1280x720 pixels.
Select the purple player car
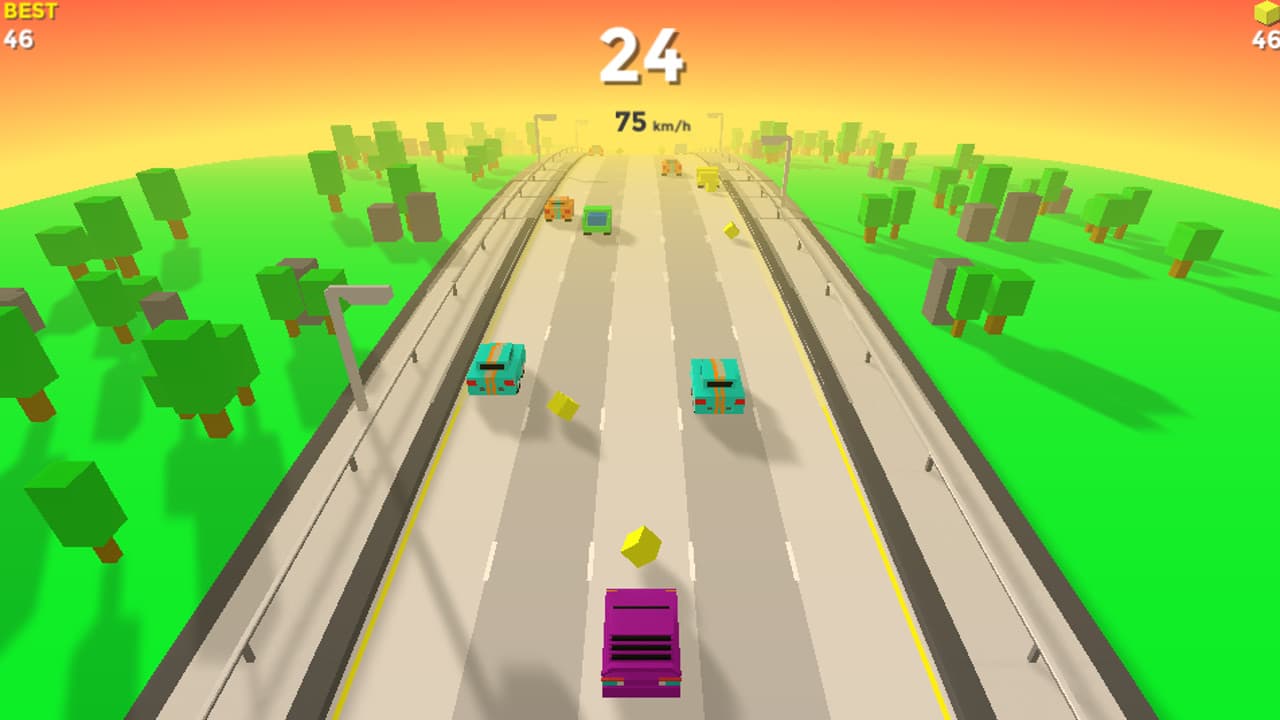[640, 645]
